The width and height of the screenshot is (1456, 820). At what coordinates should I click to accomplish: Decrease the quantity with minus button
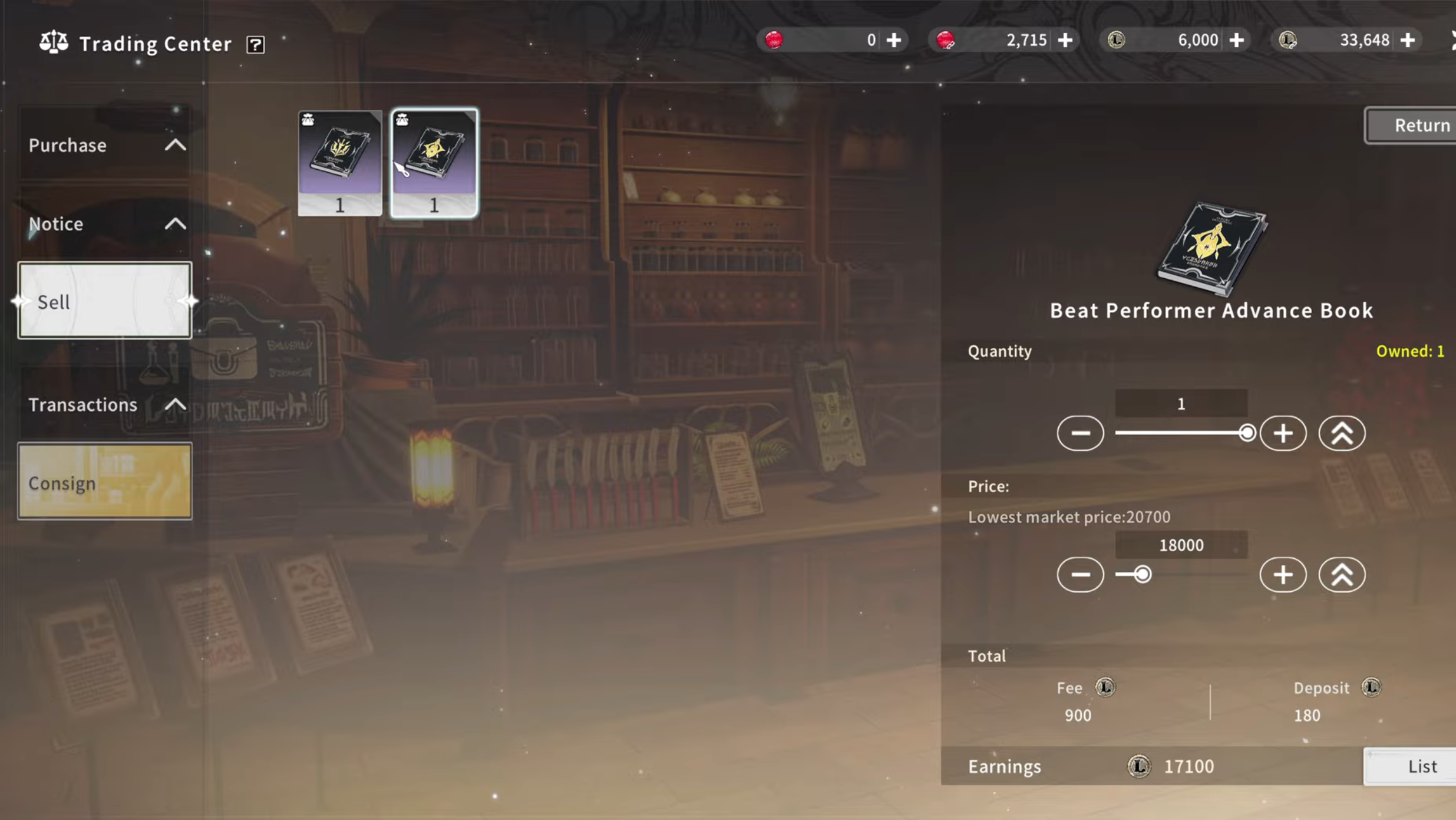coord(1080,433)
